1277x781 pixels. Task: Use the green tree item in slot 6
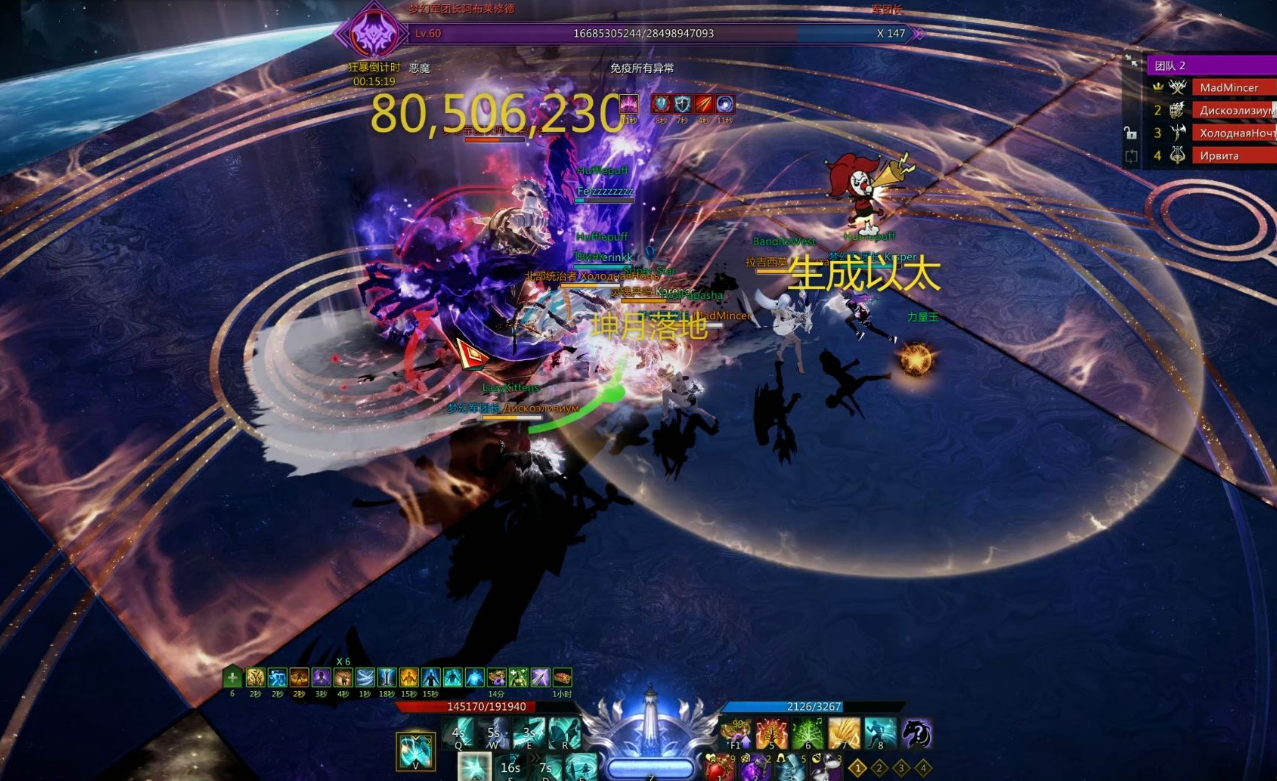point(808,733)
